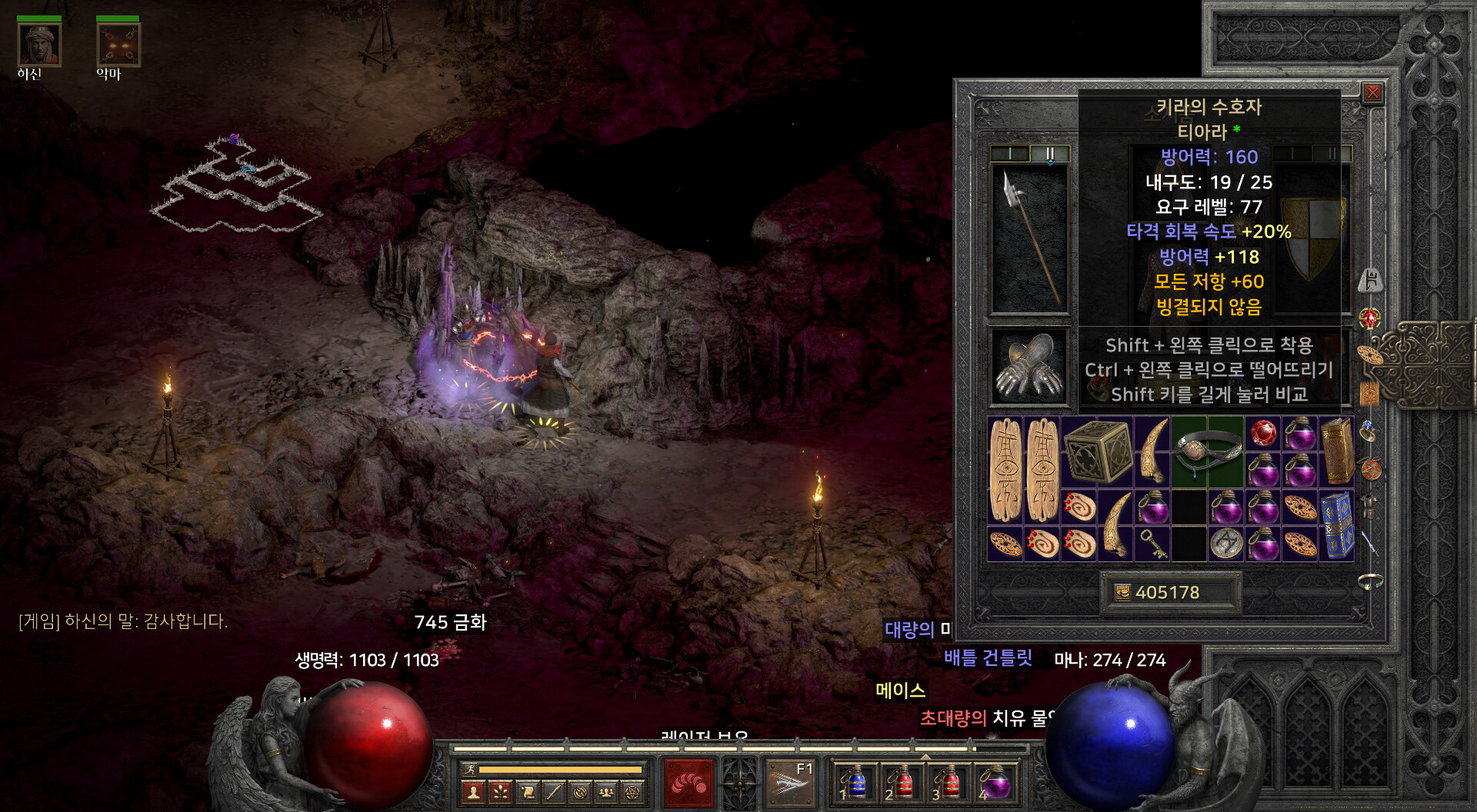
Task: Switch to weapon set I tab
Action: tap(1009, 154)
